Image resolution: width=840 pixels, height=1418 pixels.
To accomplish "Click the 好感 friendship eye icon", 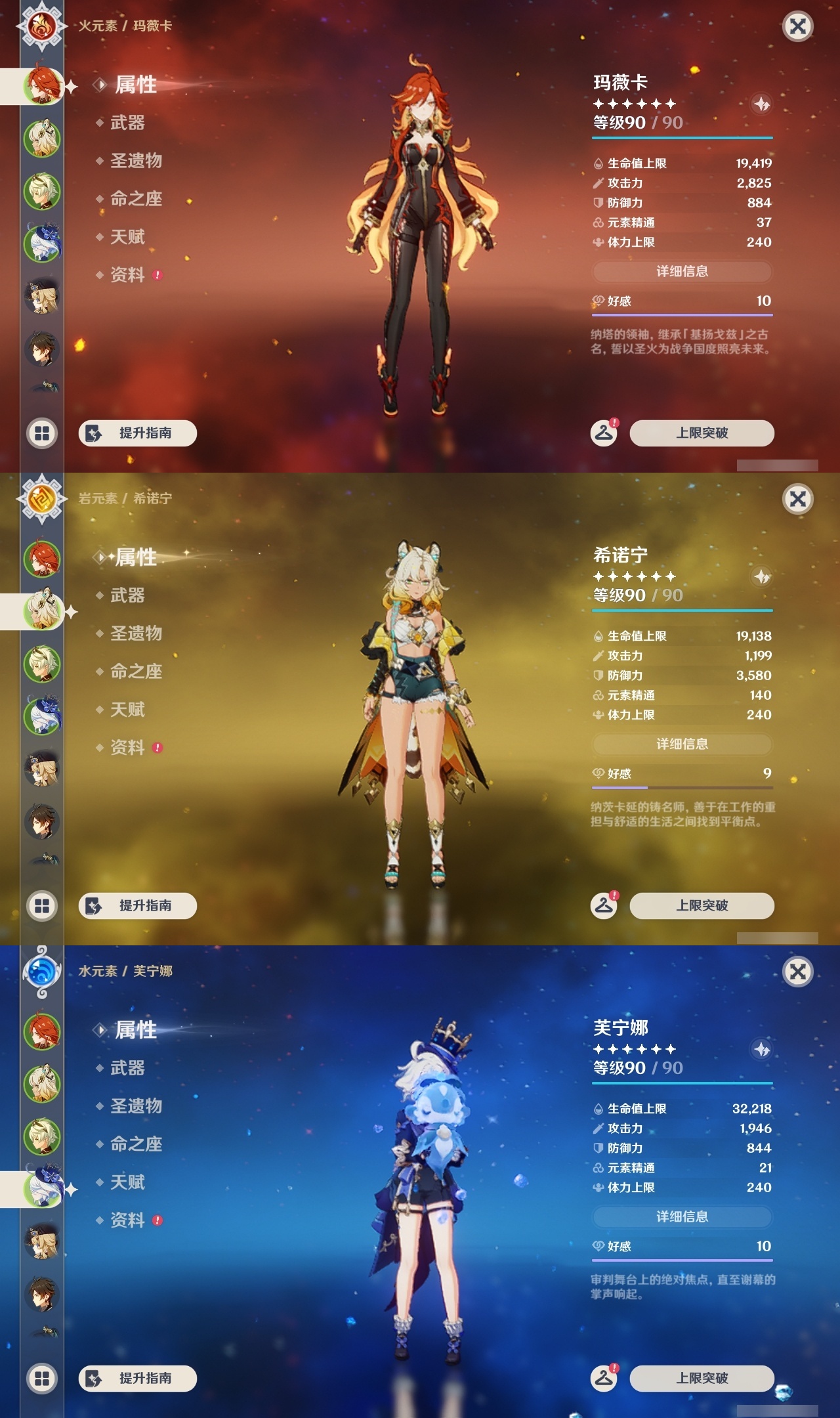I will coord(598,302).
